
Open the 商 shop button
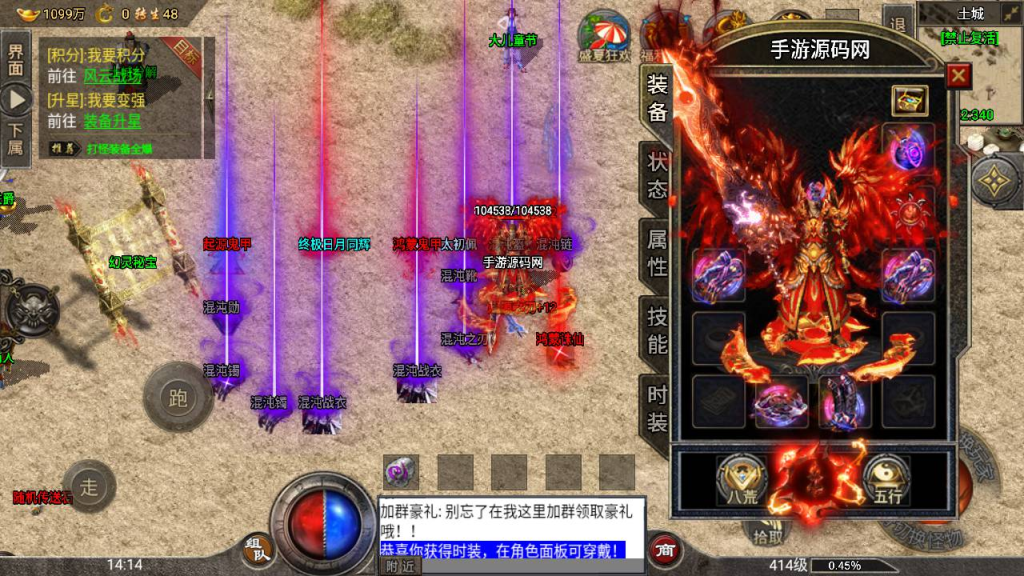point(663,548)
